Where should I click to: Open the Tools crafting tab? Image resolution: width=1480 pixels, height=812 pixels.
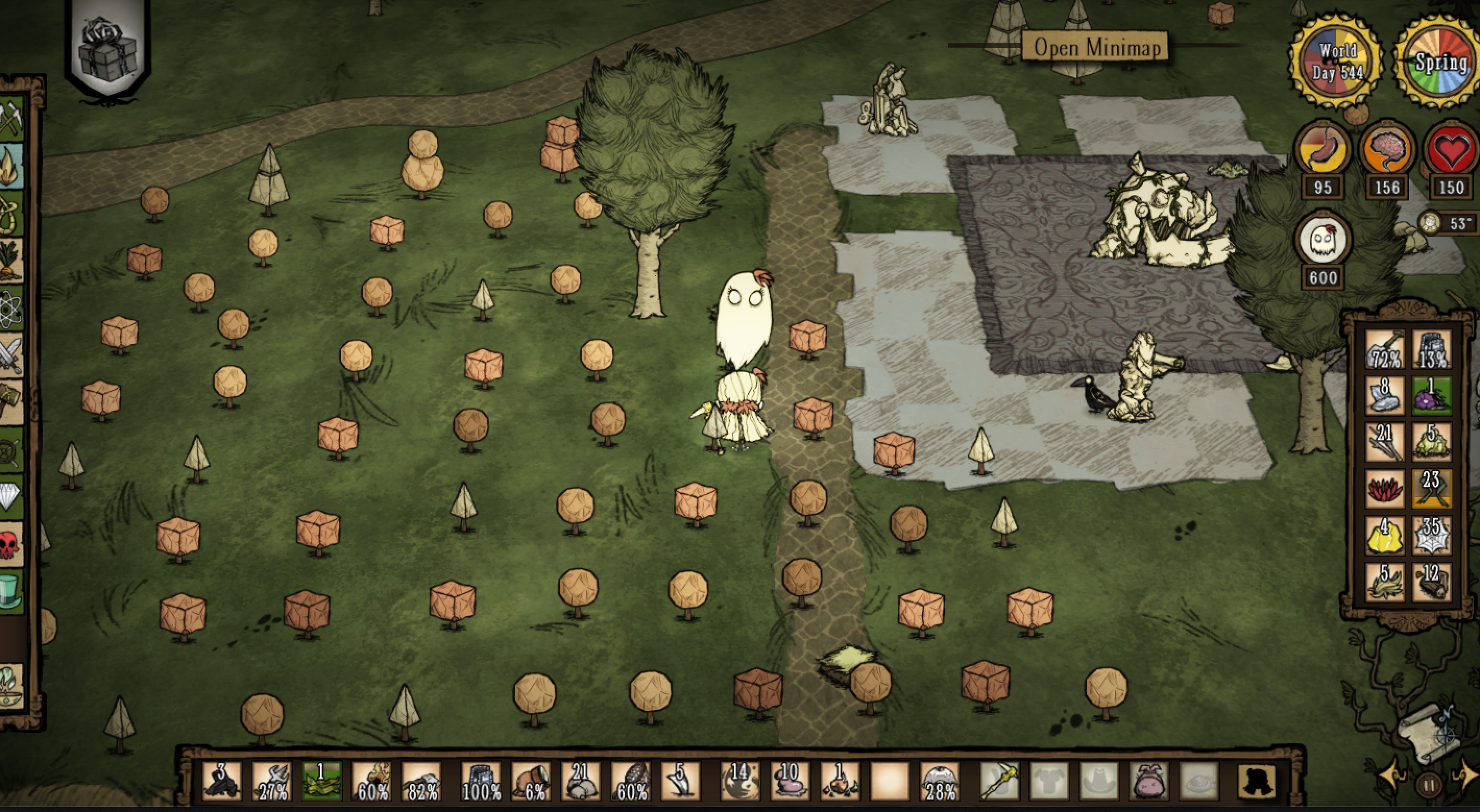(10, 119)
